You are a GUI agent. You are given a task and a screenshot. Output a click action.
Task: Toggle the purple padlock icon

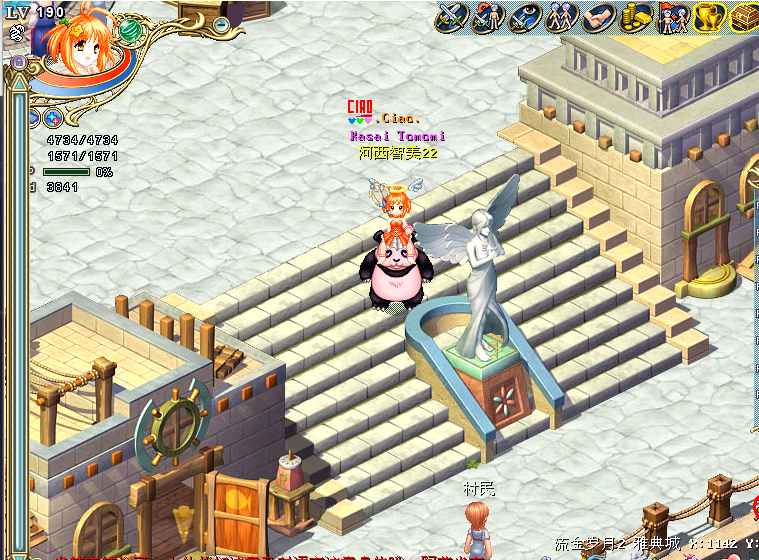pyautogui.click(x=19, y=62)
